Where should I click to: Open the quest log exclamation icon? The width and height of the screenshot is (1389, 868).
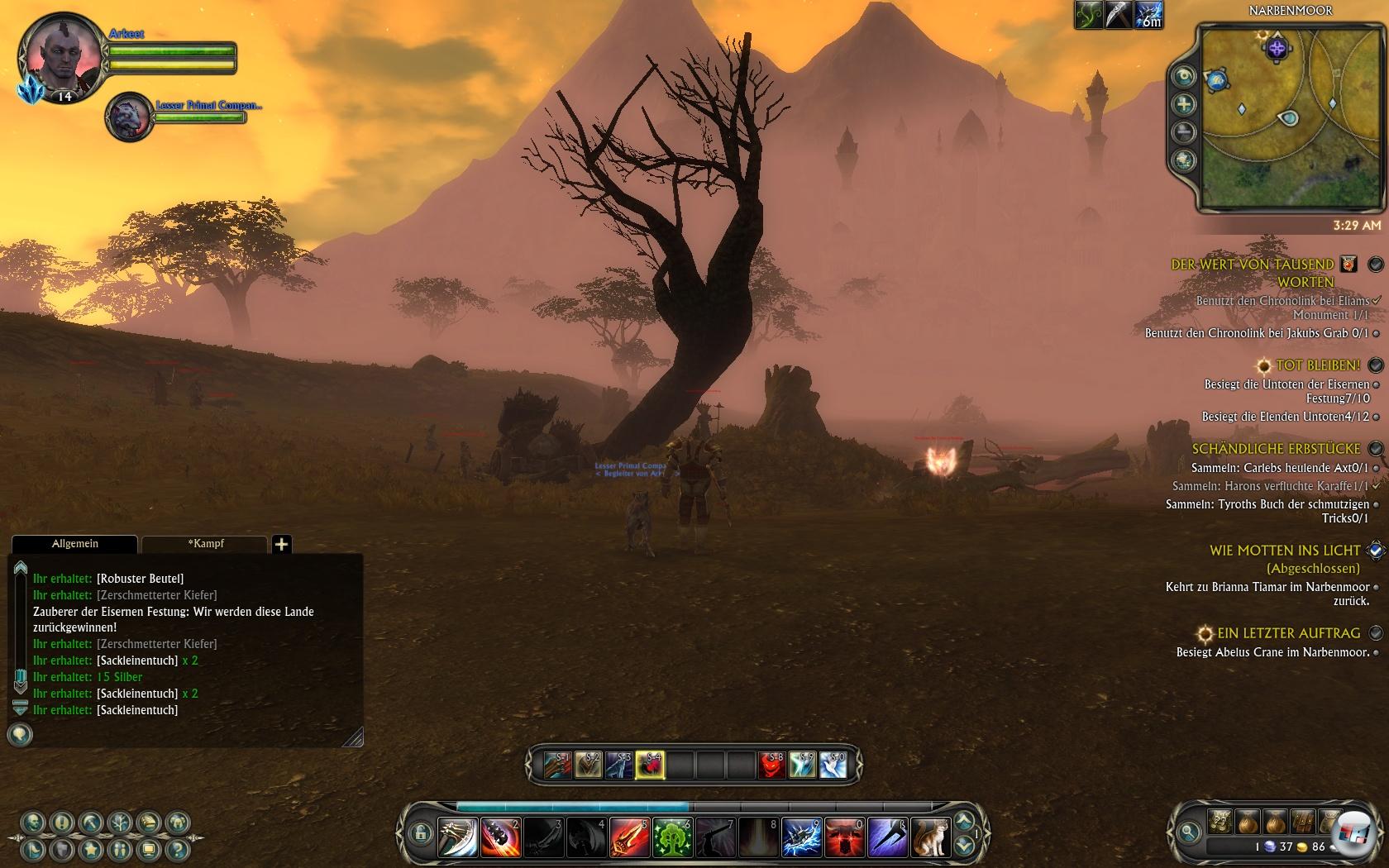point(62,823)
